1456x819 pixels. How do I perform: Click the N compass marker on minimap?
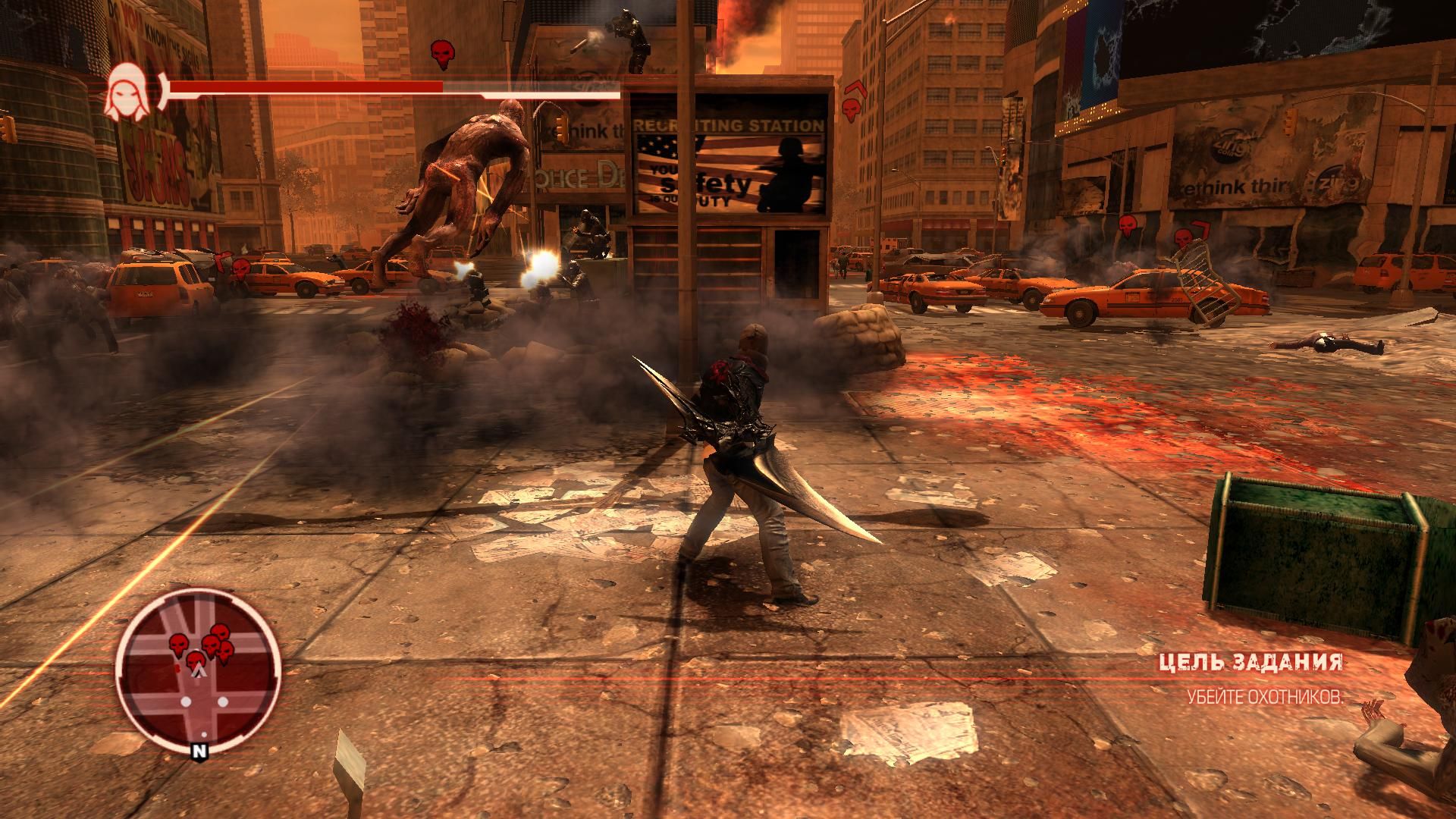[199, 752]
